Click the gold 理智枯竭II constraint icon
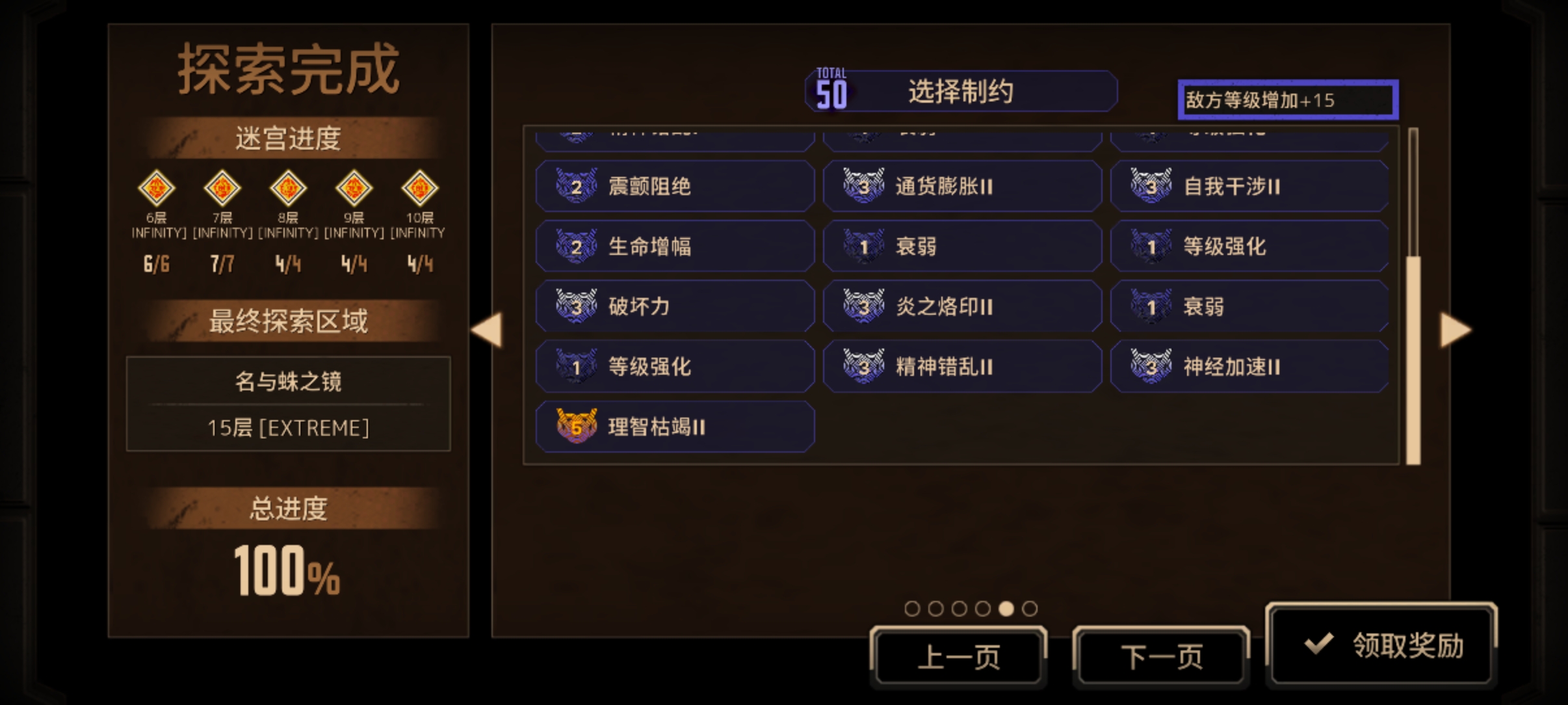Screen dimensions: 1568x705 [x=577, y=428]
